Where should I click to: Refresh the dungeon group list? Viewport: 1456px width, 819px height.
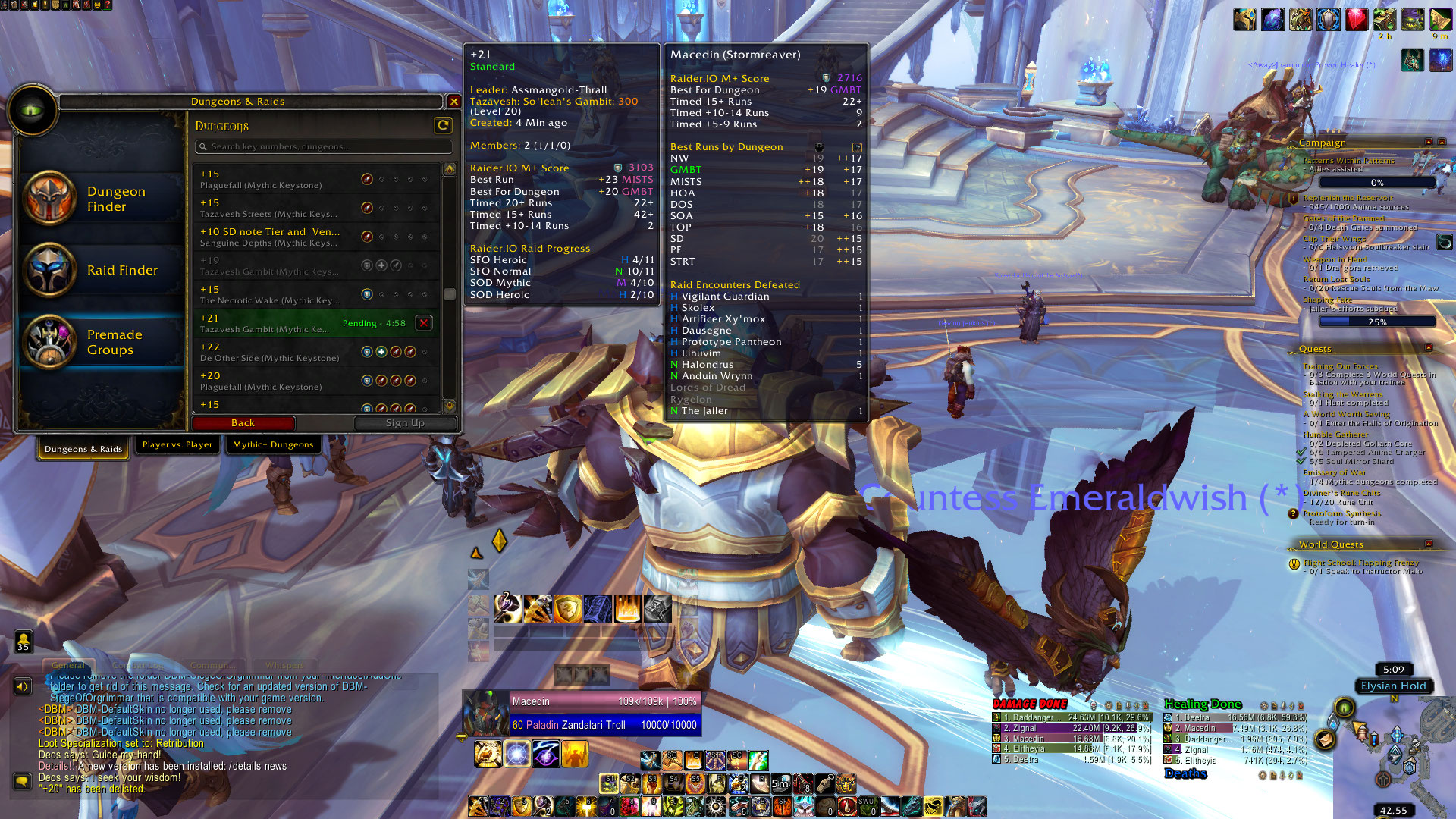(x=443, y=125)
